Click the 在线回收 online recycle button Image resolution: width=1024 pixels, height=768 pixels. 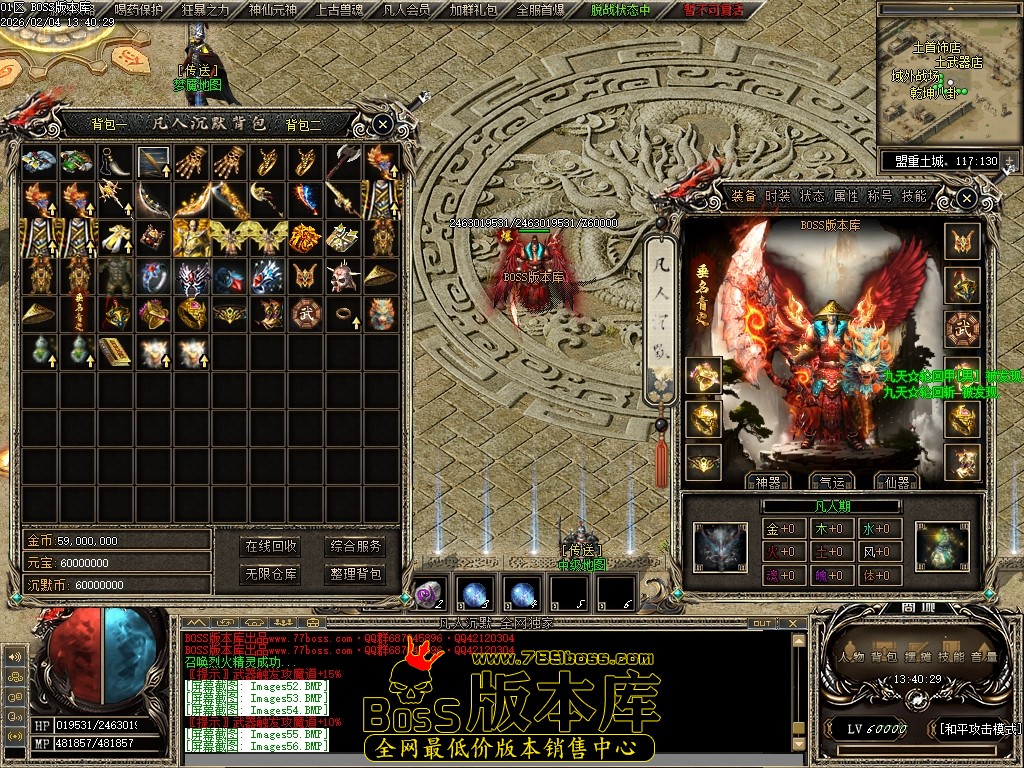point(271,546)
